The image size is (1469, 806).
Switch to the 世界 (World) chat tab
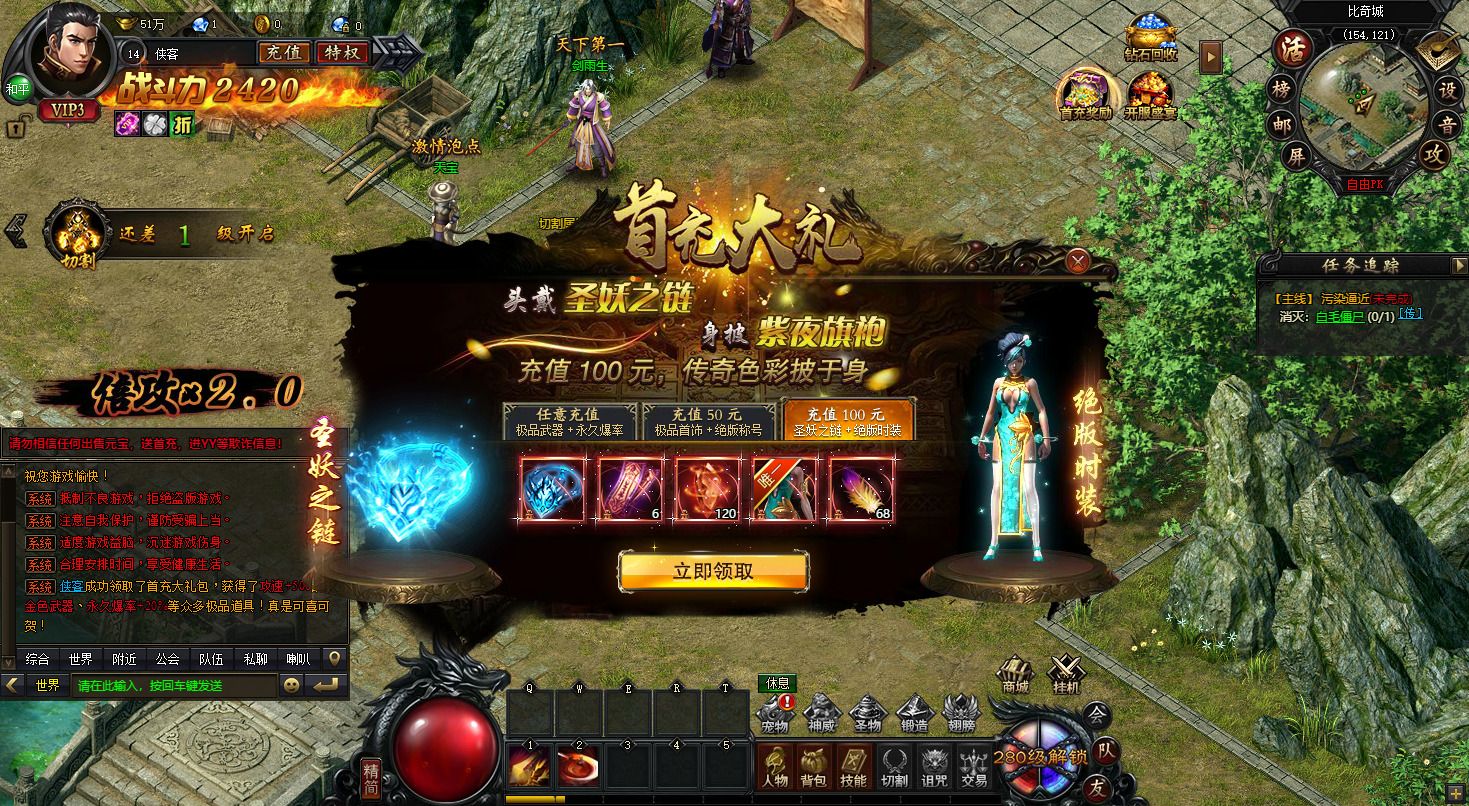coord(80,659)
